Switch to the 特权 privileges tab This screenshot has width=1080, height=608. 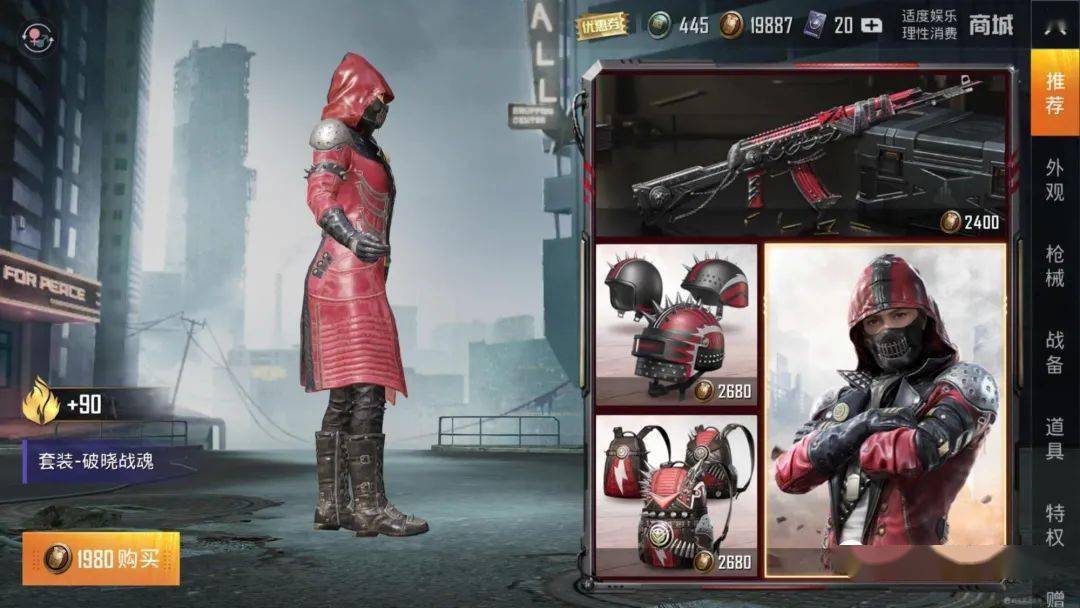(1055, 524)
